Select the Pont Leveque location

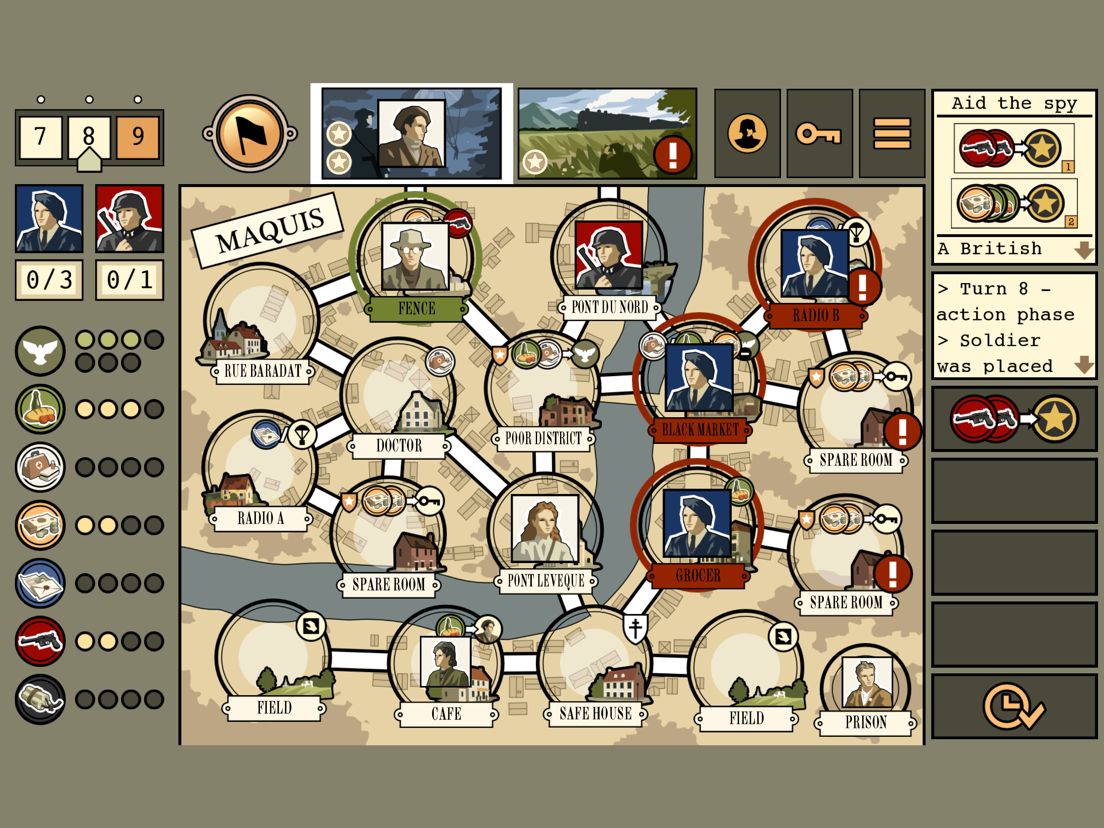point(545,532)
